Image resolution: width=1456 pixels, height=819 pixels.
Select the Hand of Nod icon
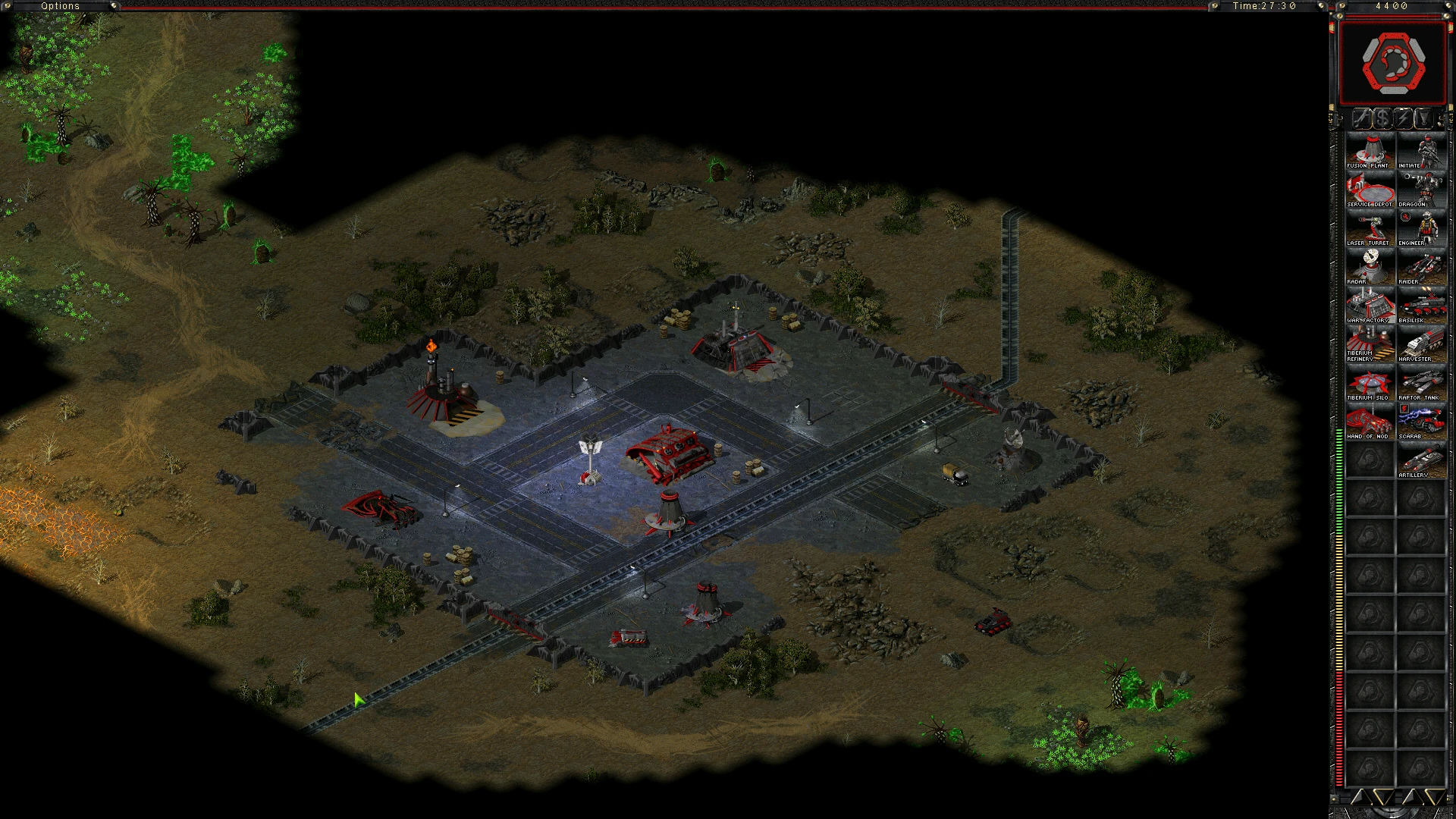pos(1370,422)
